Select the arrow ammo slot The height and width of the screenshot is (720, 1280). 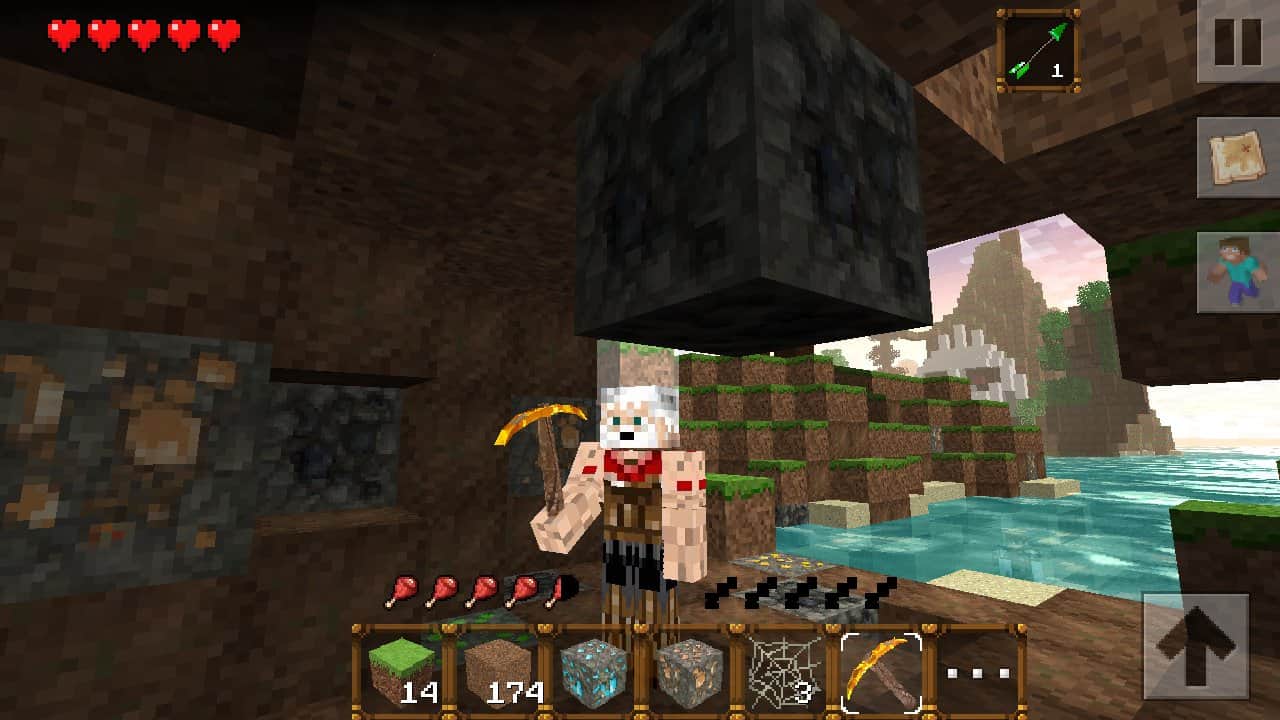tap(1037, 51)
